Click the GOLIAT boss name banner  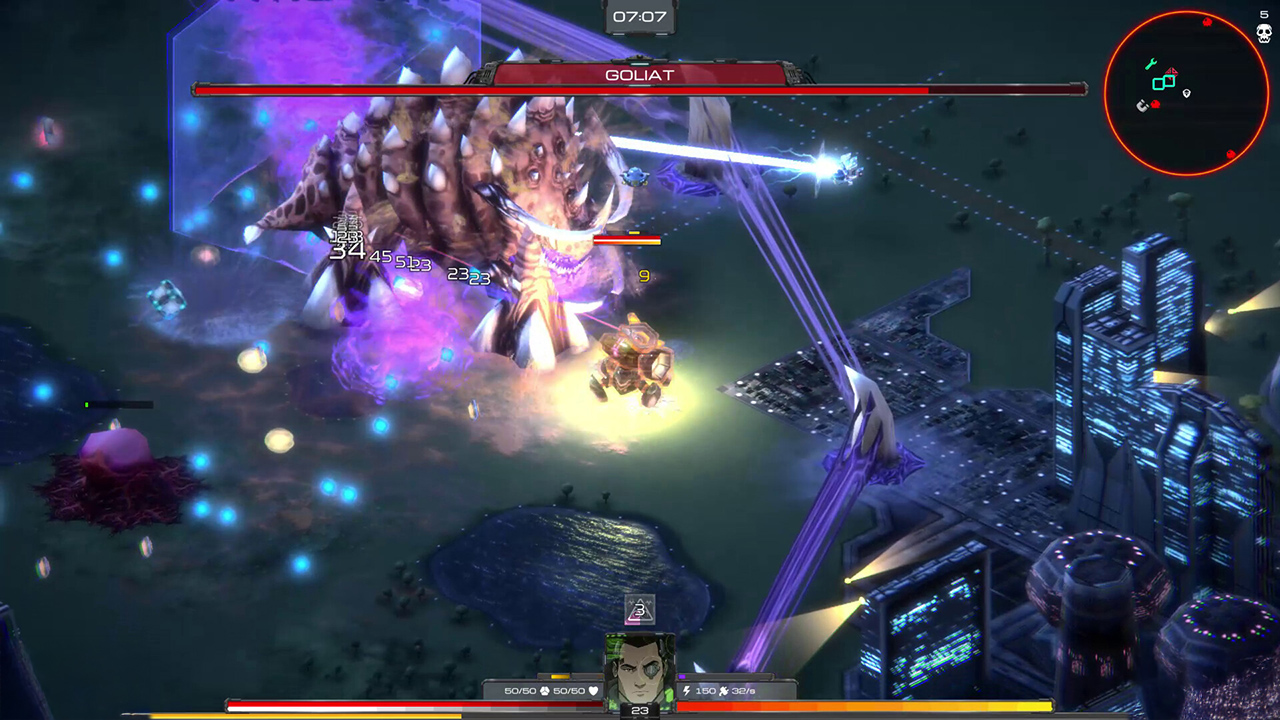tap(640, 75)
